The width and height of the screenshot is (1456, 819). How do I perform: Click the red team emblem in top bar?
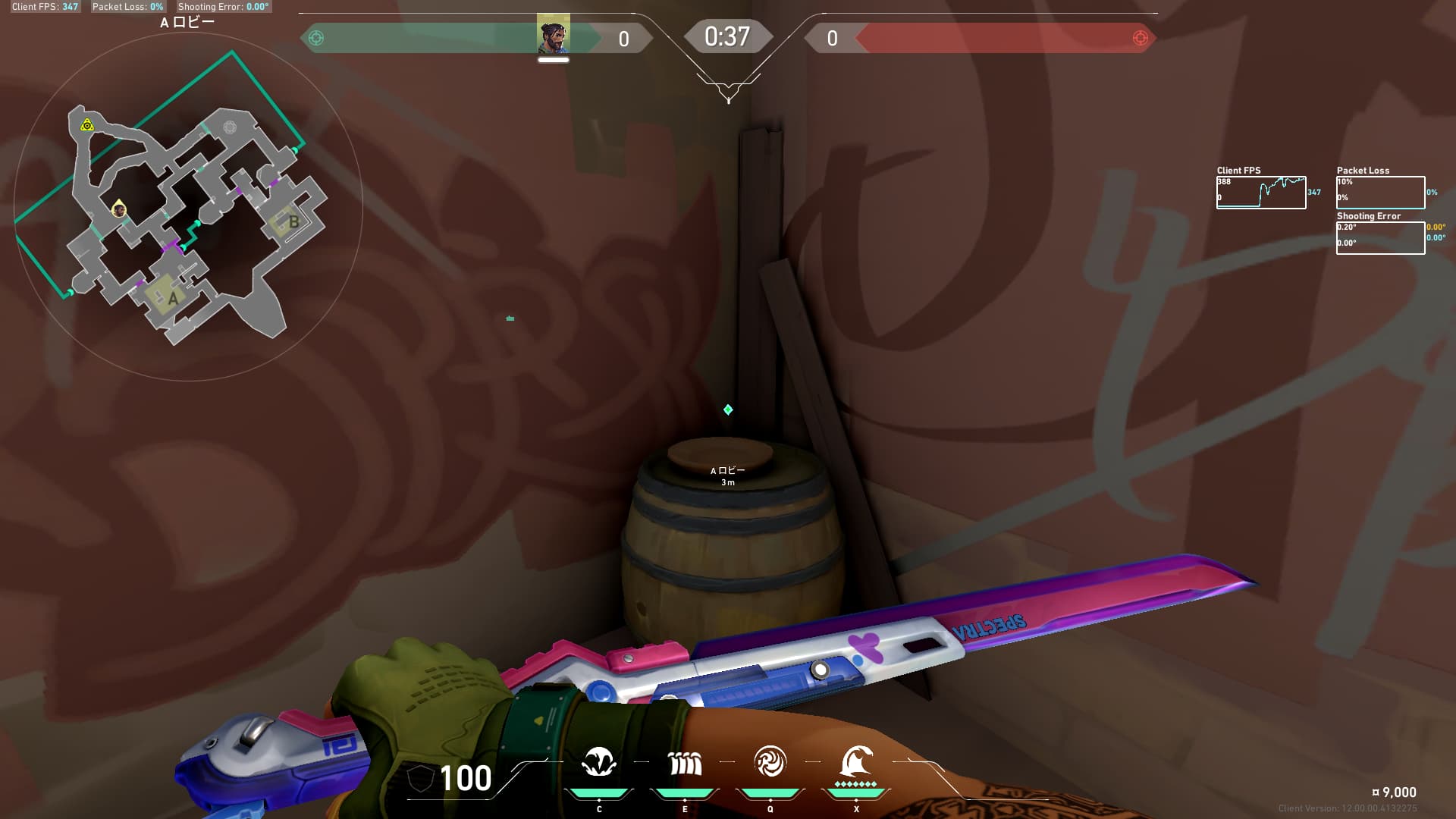point(1140,38)
